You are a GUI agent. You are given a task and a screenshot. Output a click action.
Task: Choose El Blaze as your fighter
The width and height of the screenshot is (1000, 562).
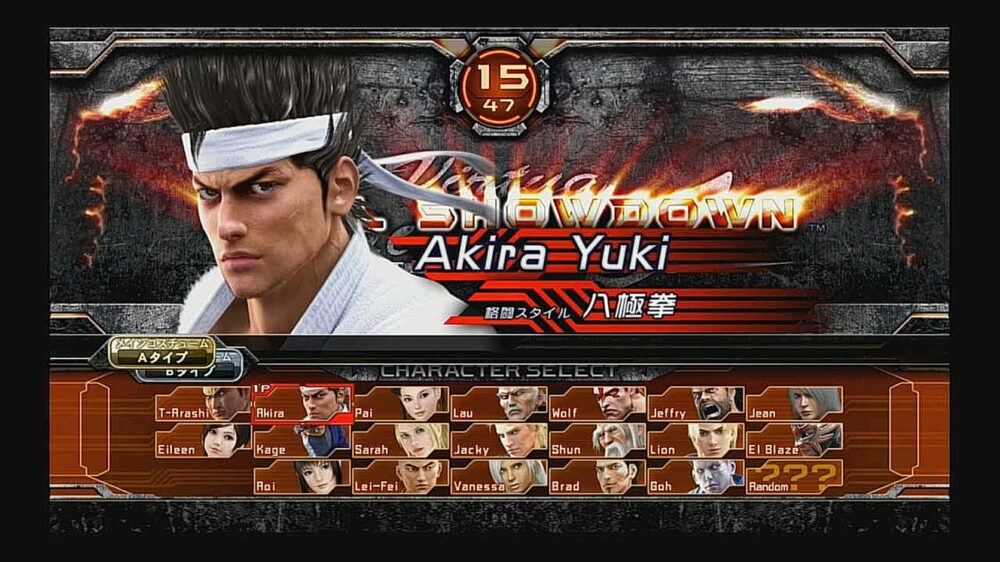(794, 441)
